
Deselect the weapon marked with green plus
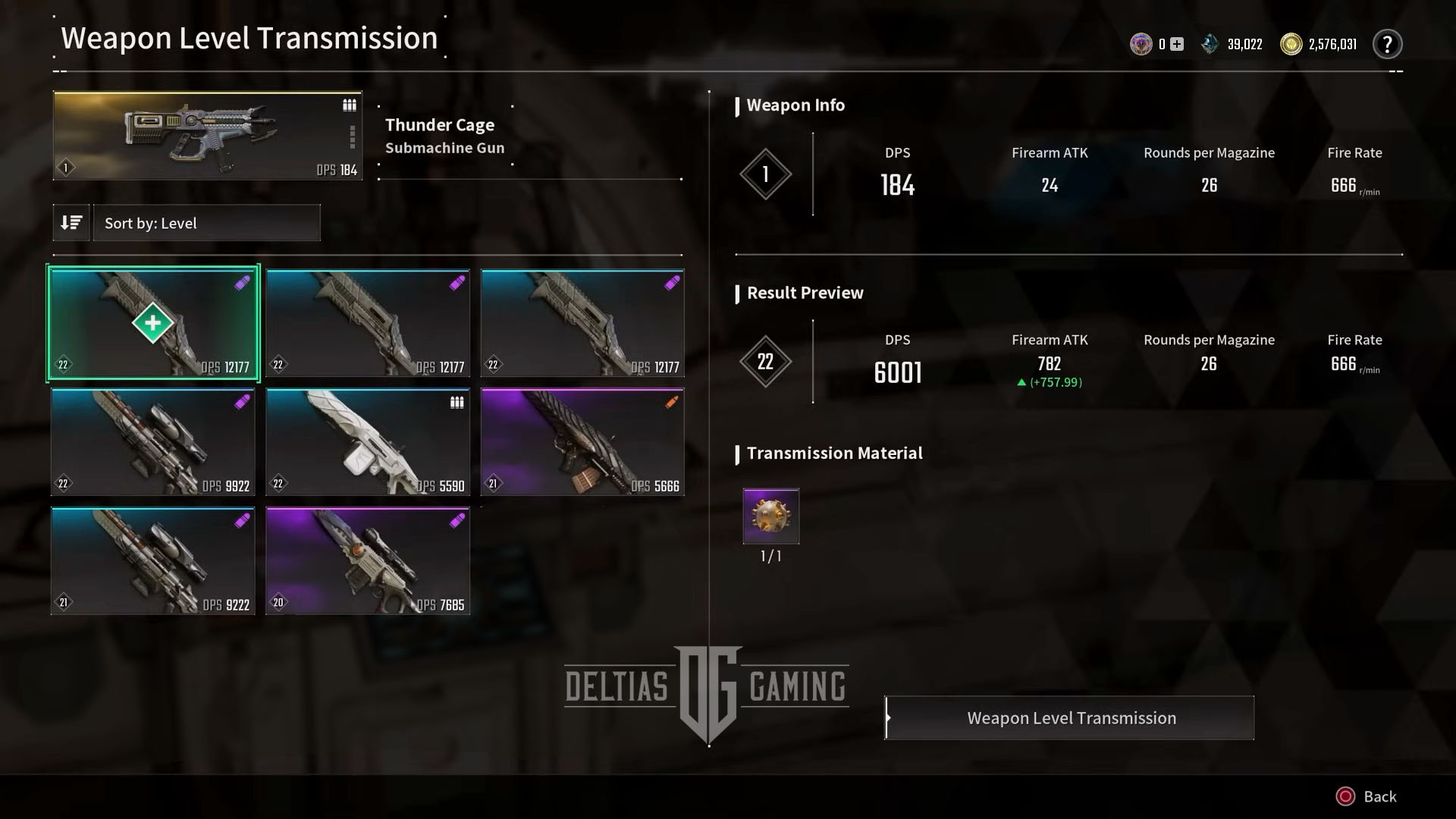153,323
